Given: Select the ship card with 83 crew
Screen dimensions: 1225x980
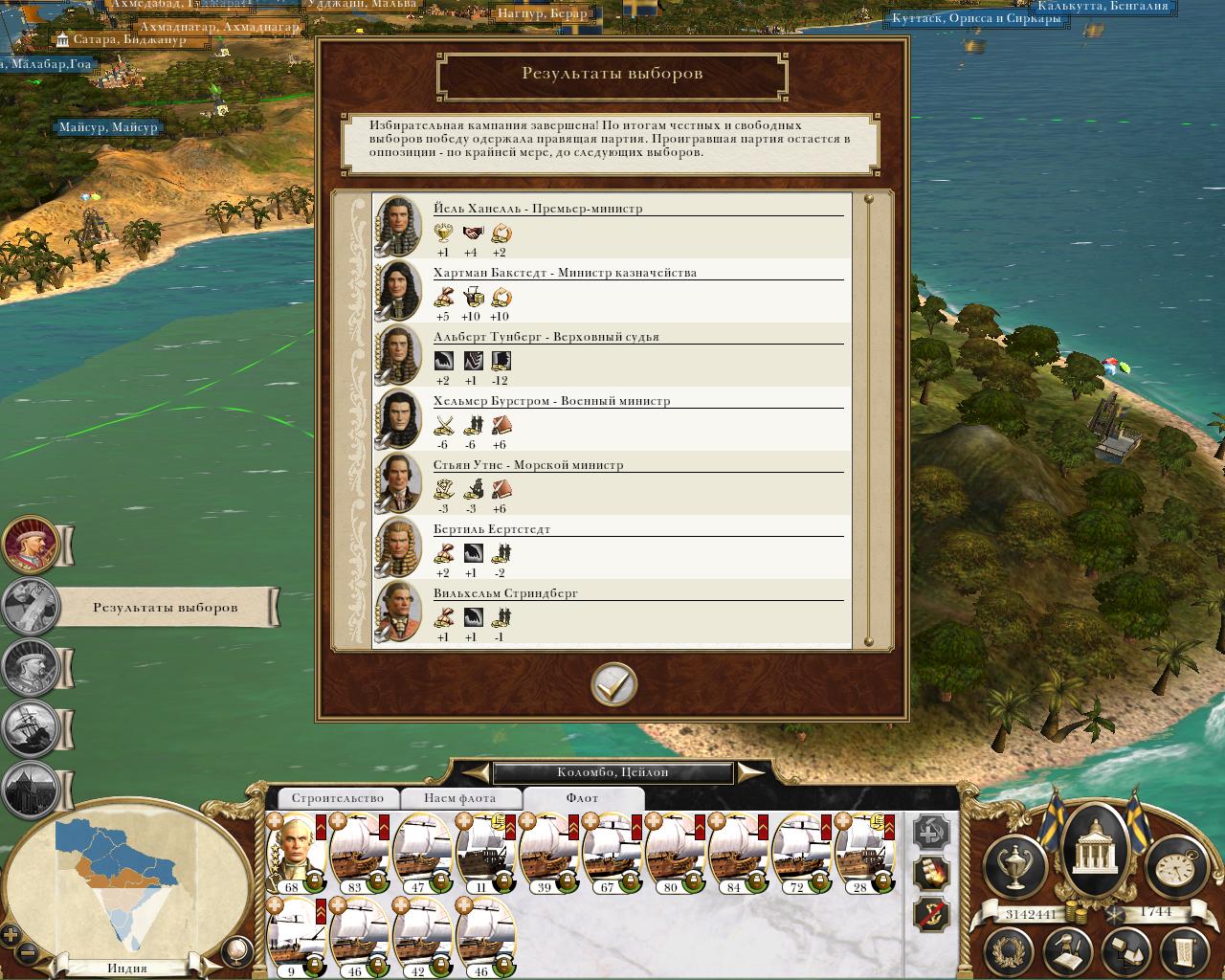Looking at the screenshot, I should pyautogui.click(x=357, y=854).
